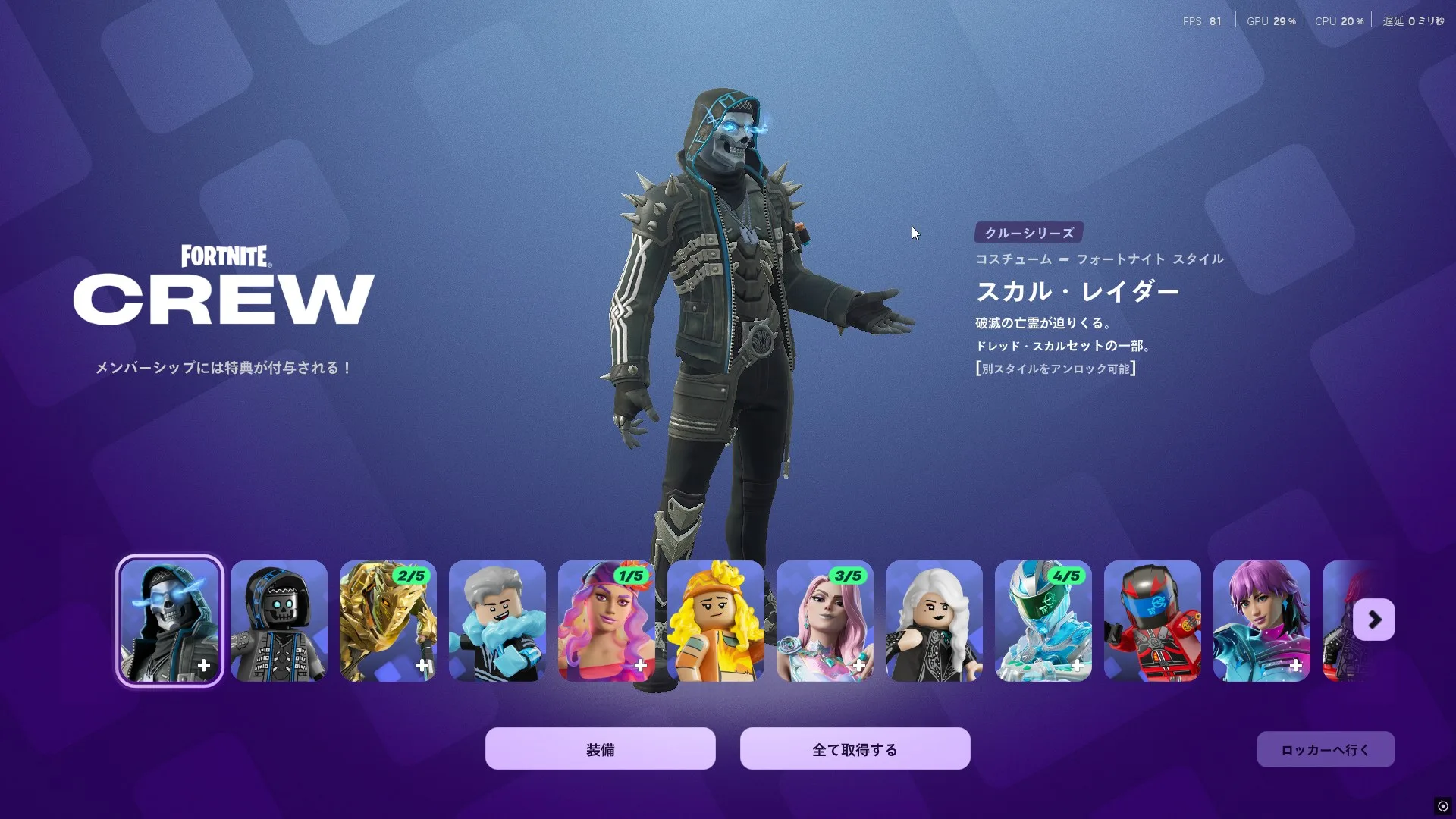Screen dimensions: 1456x819
Task: Click the plus icon on the LEGO skeleton card
Action: [312, 666]
